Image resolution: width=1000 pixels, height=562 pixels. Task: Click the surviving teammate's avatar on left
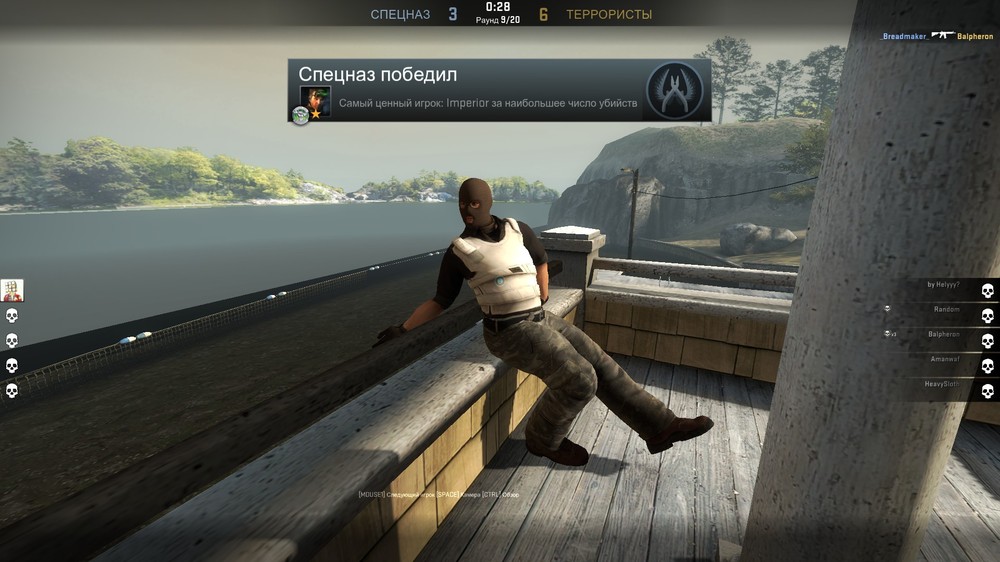pos(12,290)
